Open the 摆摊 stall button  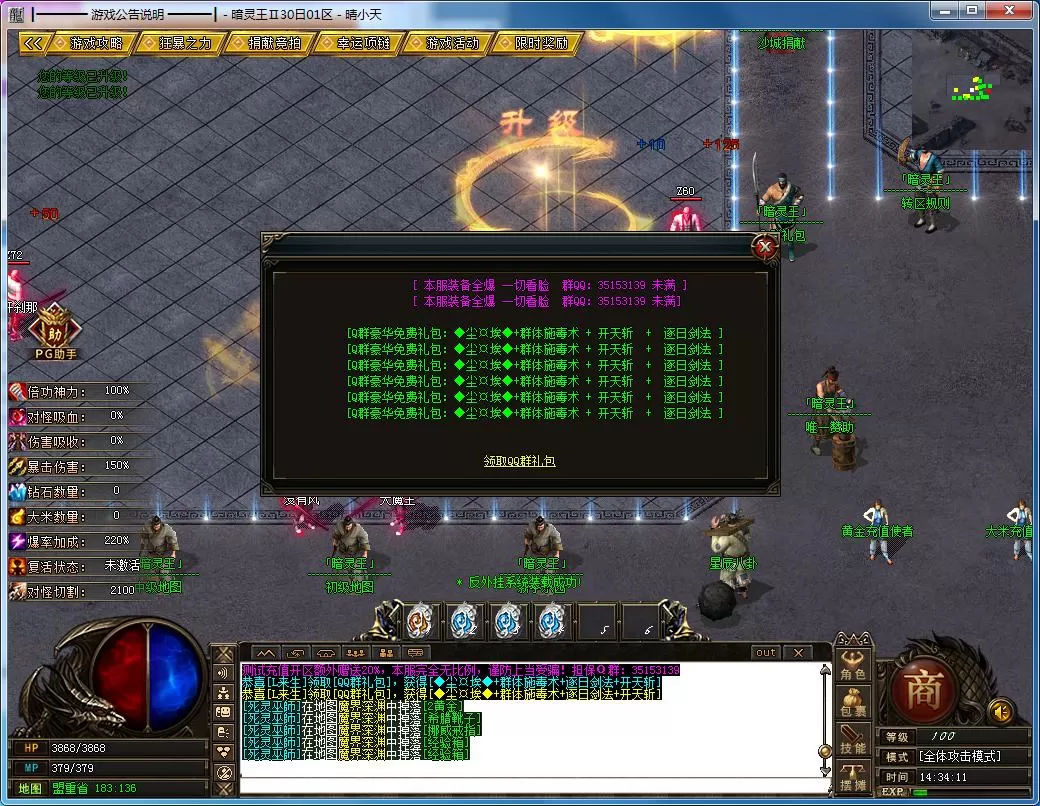tap(853, 777)
